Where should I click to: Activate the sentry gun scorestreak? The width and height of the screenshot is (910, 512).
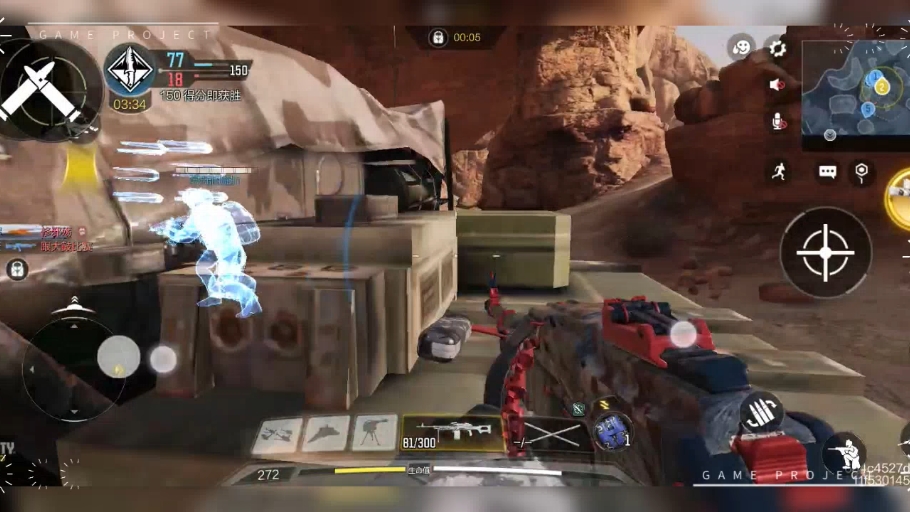coord(374,433)
